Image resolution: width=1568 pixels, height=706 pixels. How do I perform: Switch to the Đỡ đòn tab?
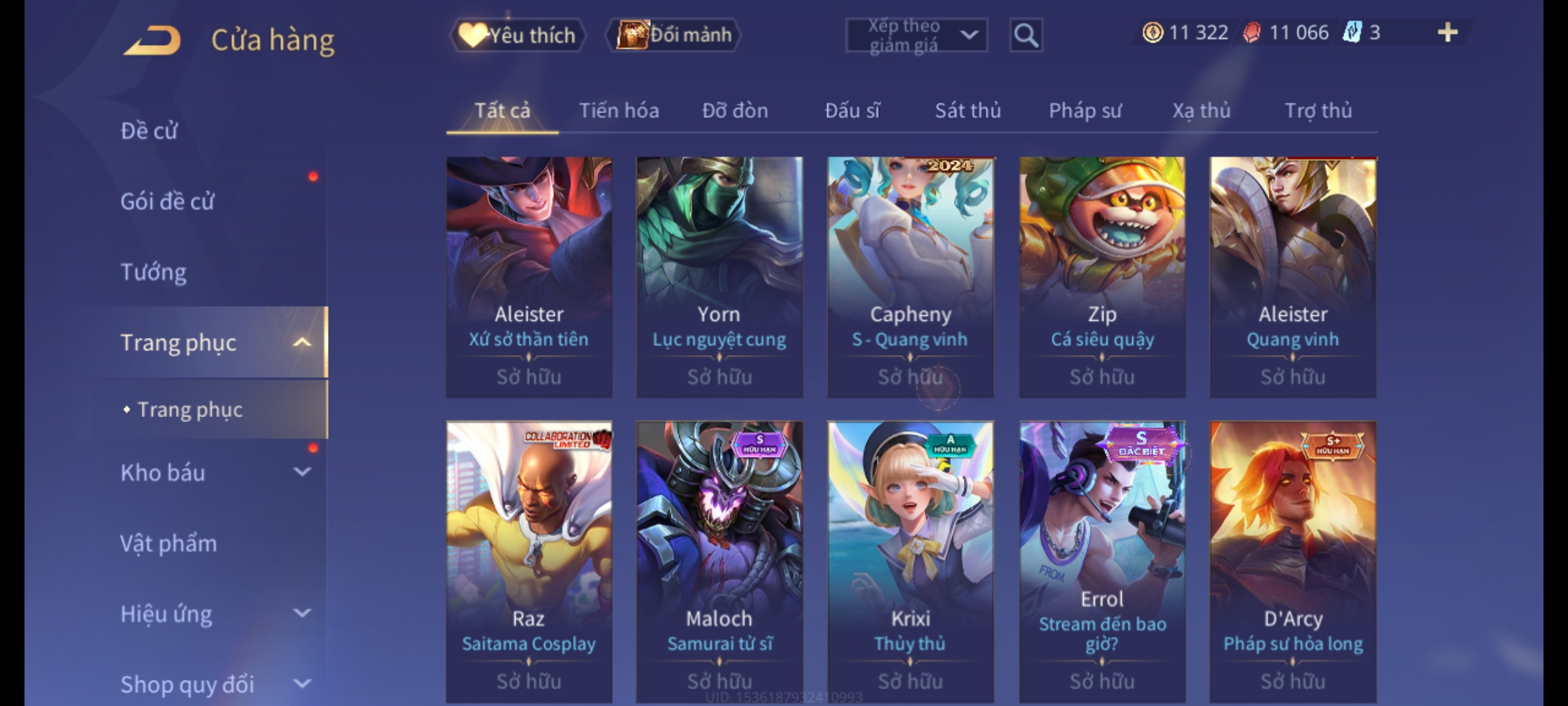tap(735, 110)
